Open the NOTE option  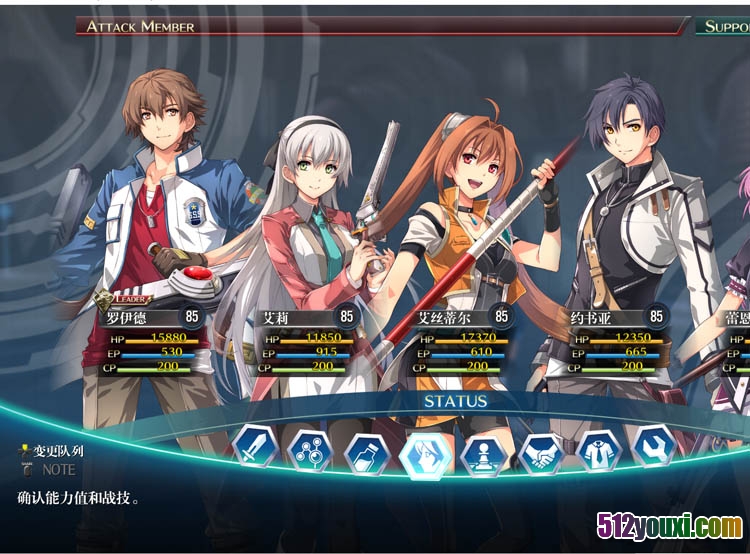pos(57,469)
